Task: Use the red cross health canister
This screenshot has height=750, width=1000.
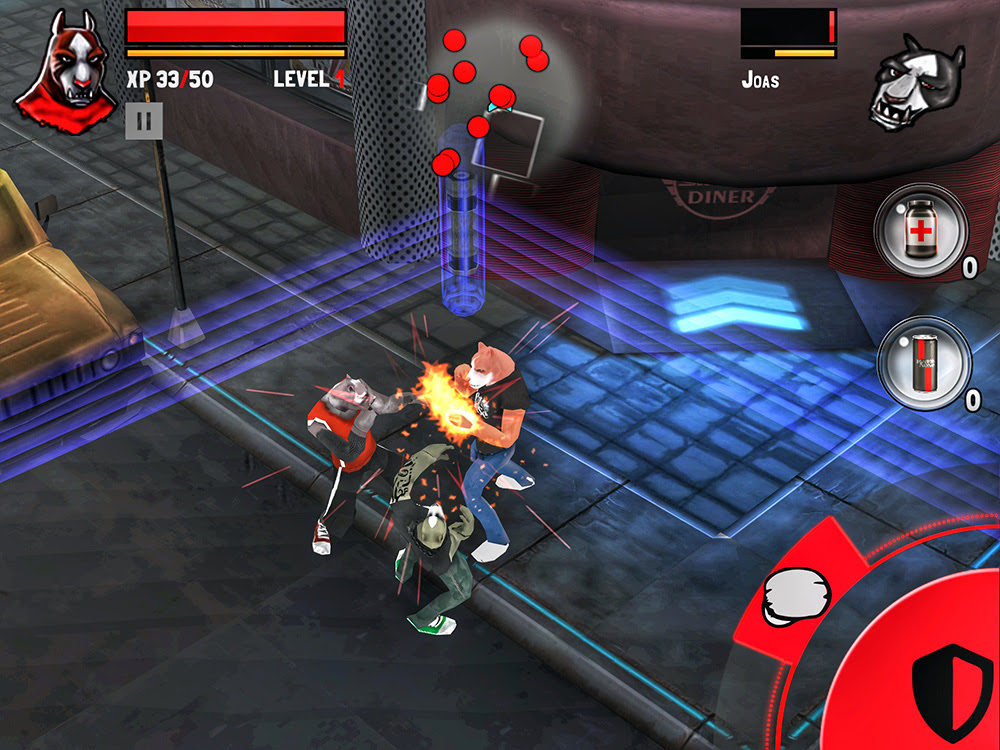Action: pyautogui.click(x=920, y=230)
